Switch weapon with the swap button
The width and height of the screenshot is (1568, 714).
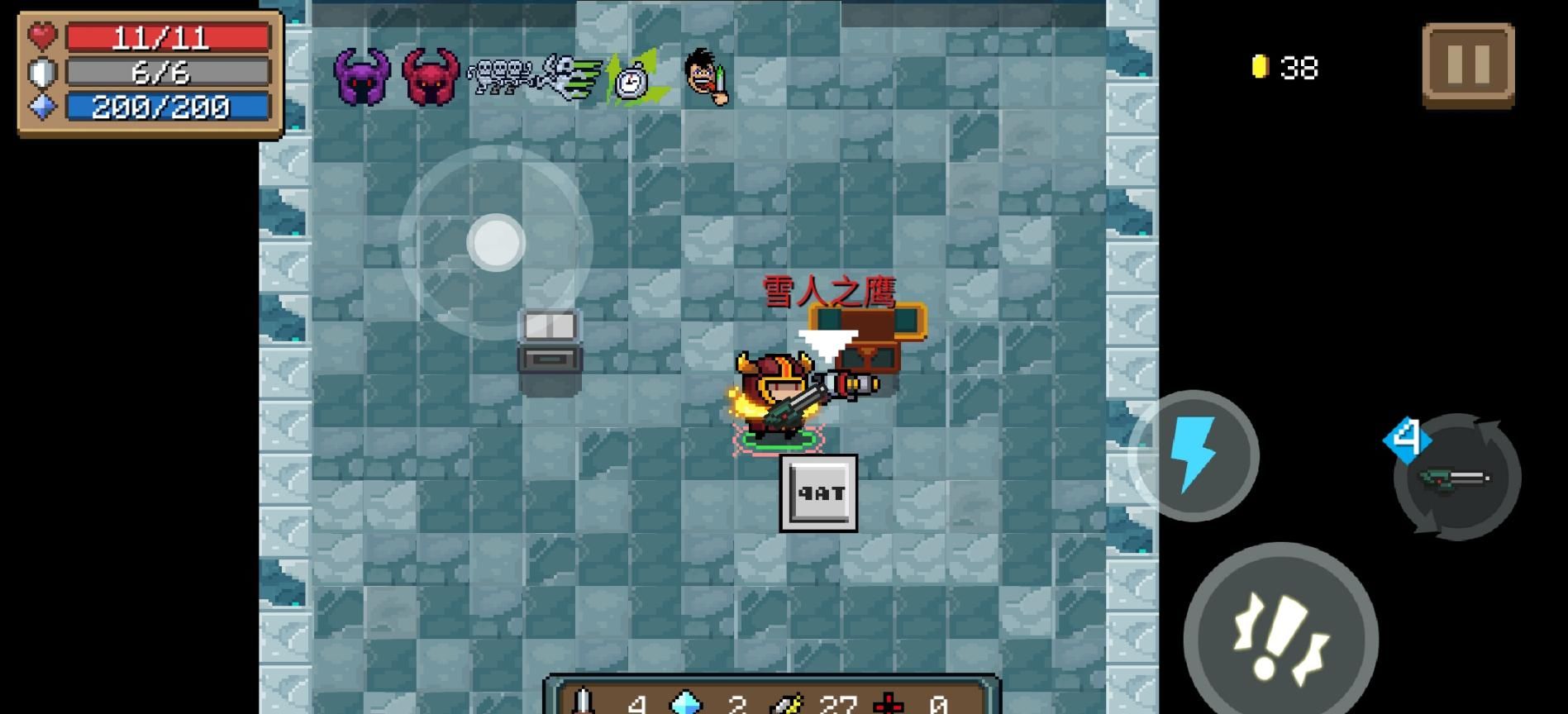[x=1457, y=478]
